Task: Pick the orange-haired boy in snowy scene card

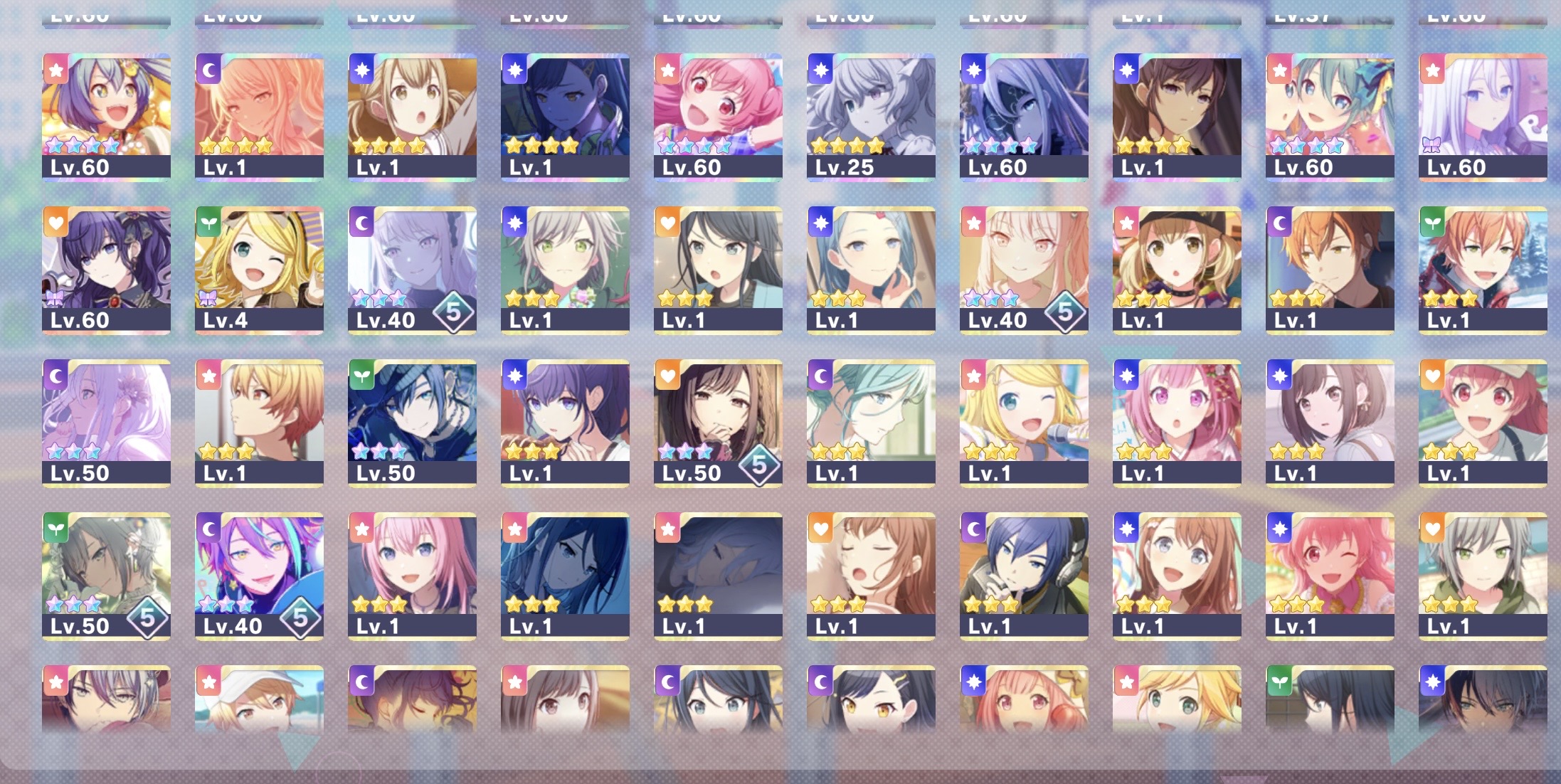Action: tap(1483, 270)
